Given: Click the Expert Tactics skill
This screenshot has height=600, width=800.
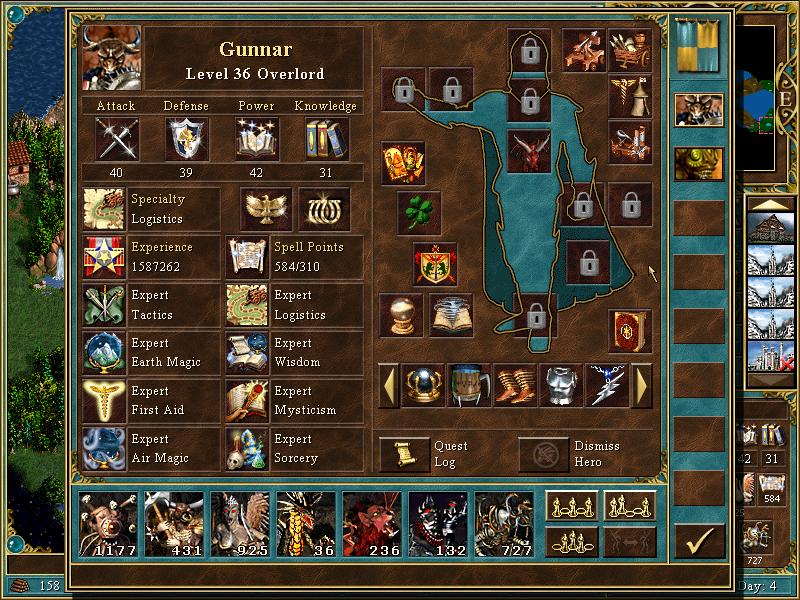Looking at the screenshot, I should [106, 305].
